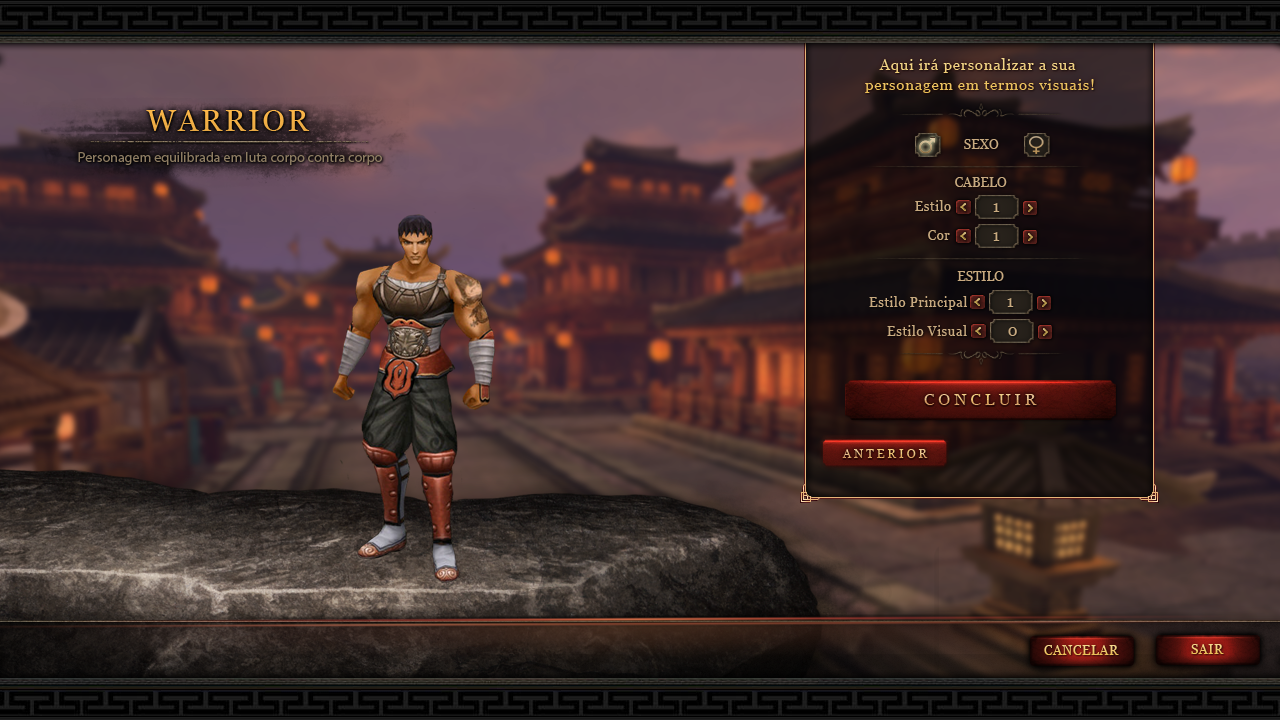Confirm character with the Concluir button
Image resolution: width=1280 pixels, height=720 pixels.
click(980, 399)
